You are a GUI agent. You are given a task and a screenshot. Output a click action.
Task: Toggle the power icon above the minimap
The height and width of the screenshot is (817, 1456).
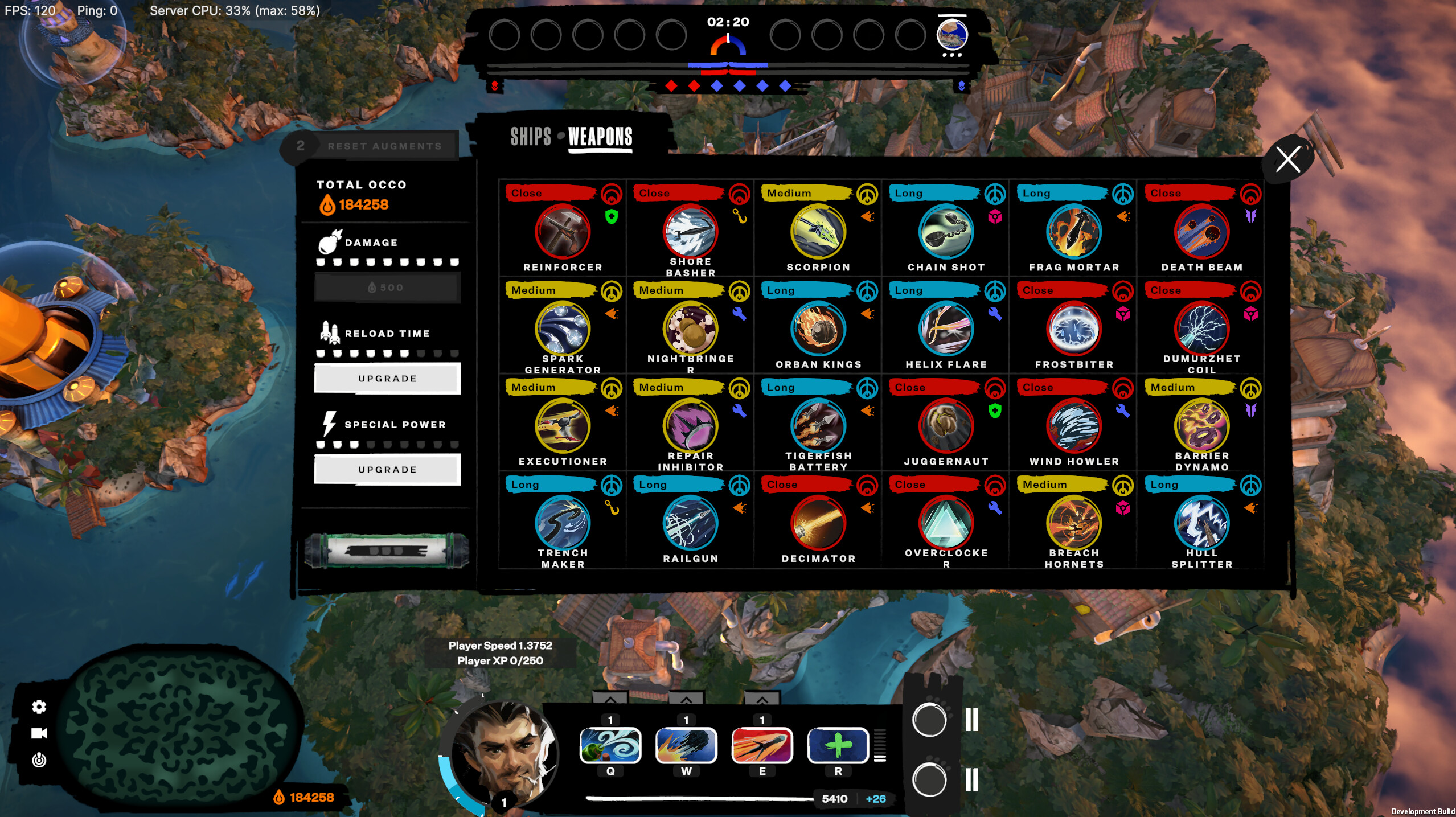pyautogui.click(x=39, y=759)
